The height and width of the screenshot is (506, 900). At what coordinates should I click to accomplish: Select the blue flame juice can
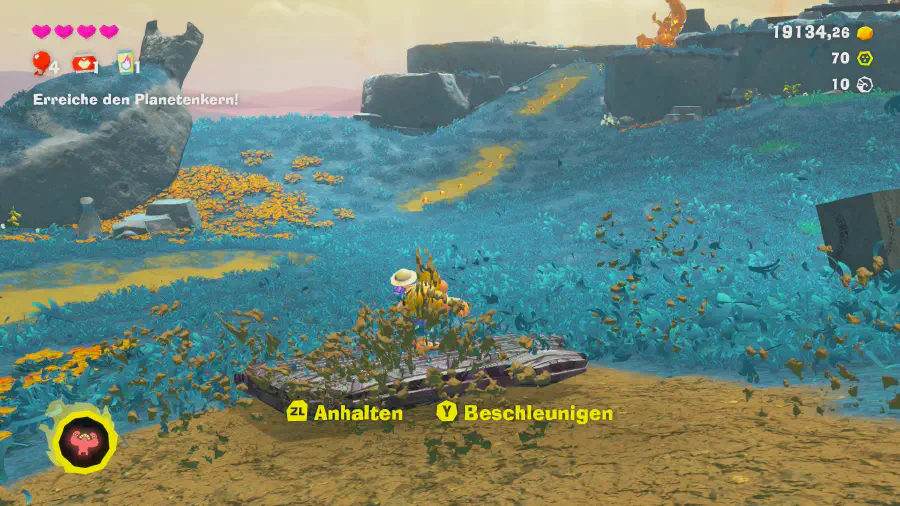pos(124,64)
